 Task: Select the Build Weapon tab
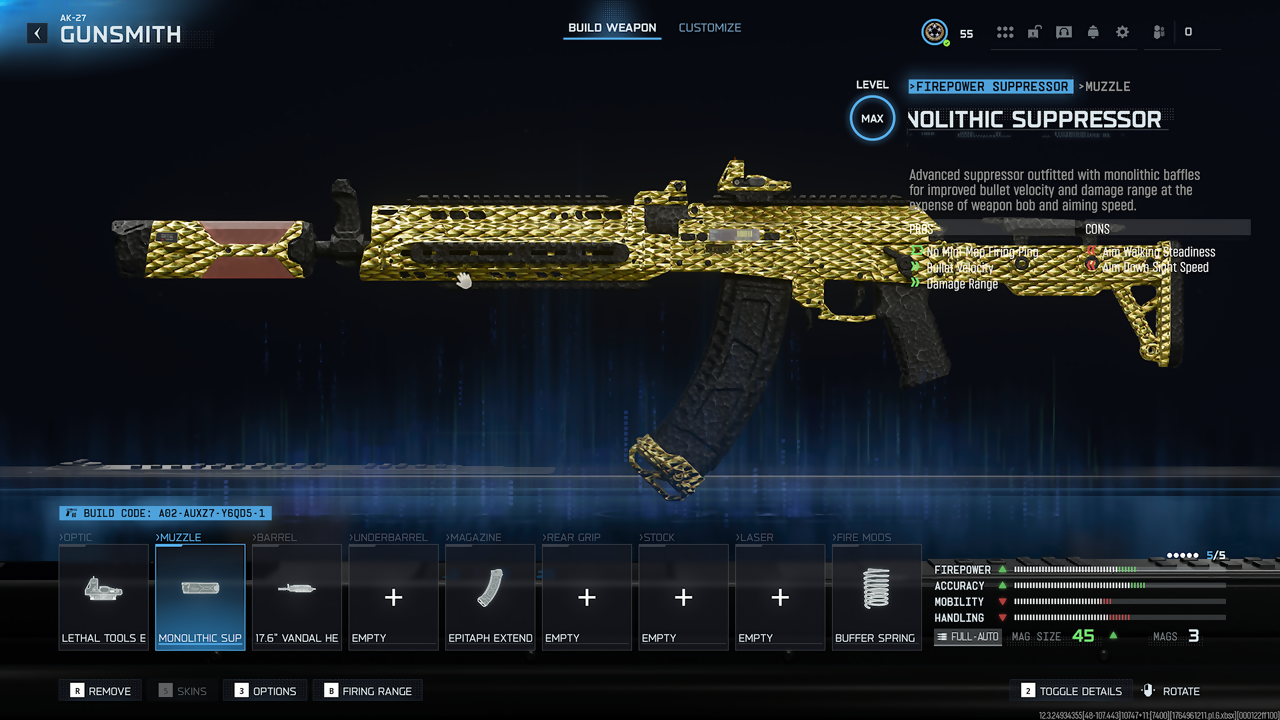(x=612, y=28)
